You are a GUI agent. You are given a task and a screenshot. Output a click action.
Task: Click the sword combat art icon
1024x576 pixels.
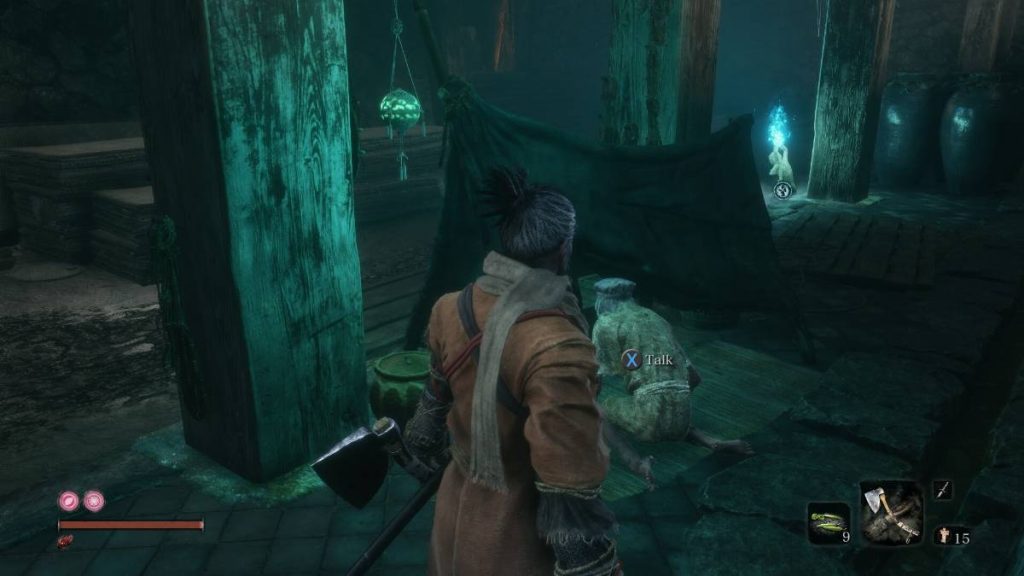click(942, 489)
